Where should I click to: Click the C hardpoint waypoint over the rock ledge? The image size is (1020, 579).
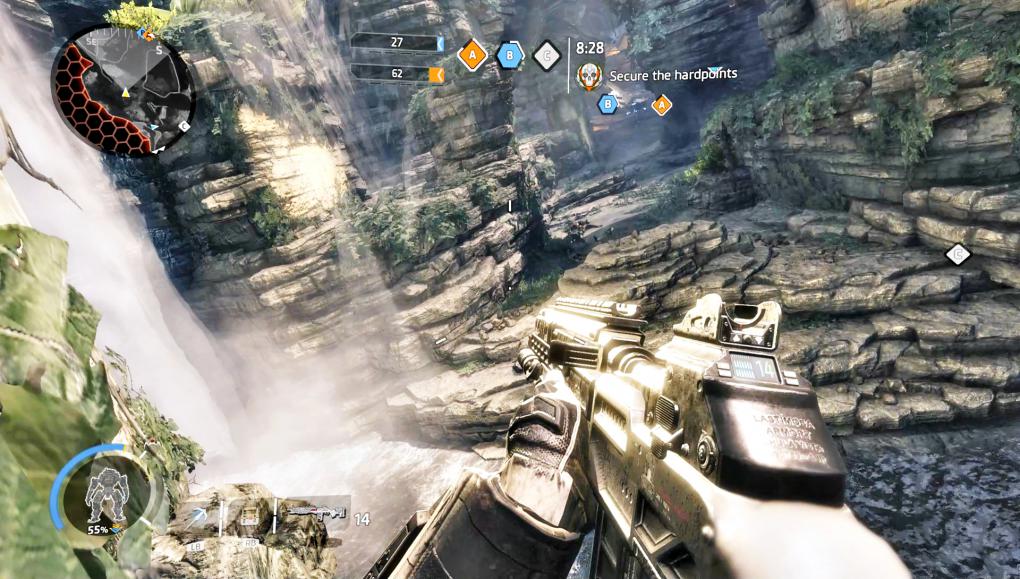pyautogui.click(x=958, y=255)
